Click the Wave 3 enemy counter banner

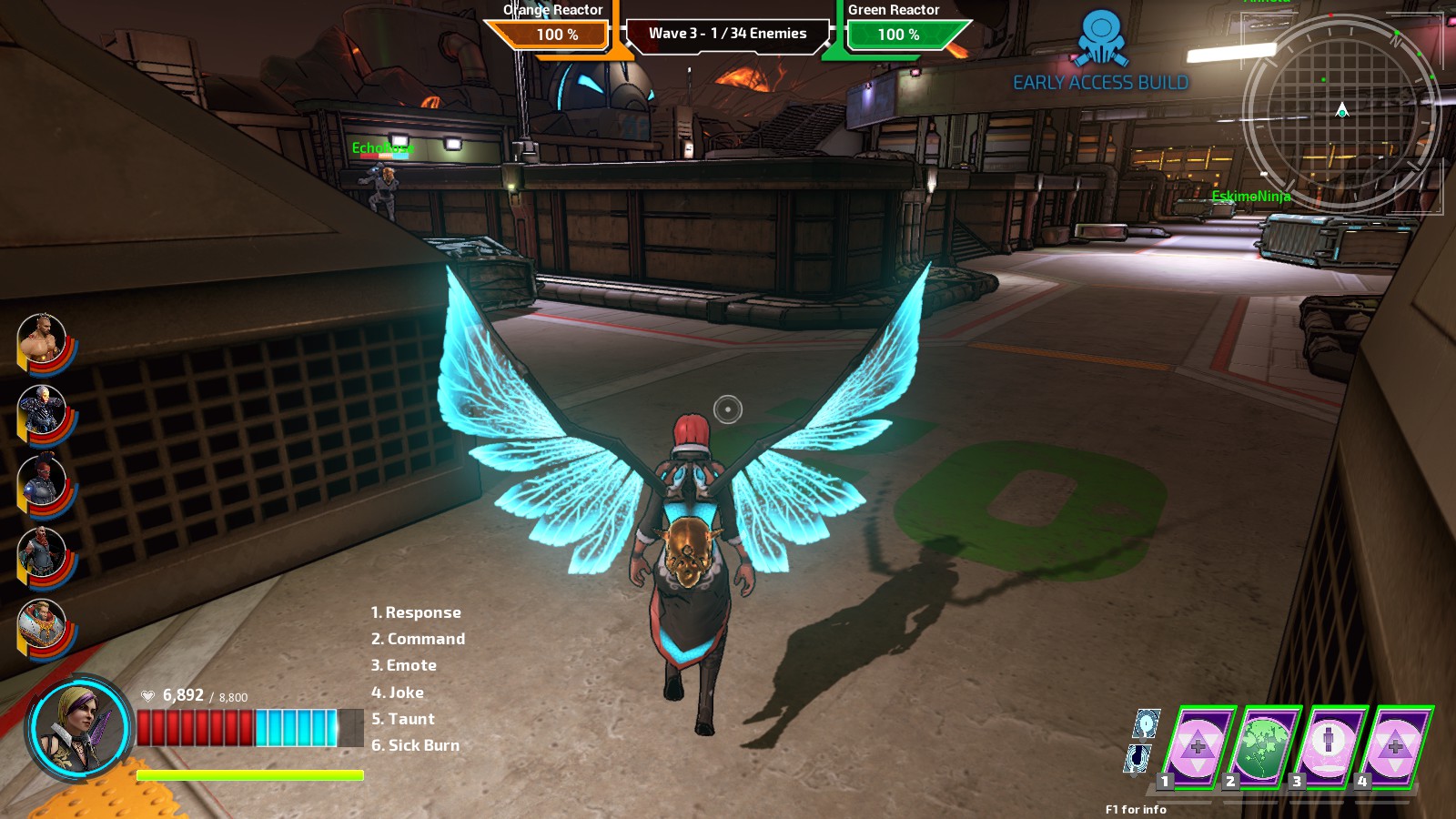(728, 33)
